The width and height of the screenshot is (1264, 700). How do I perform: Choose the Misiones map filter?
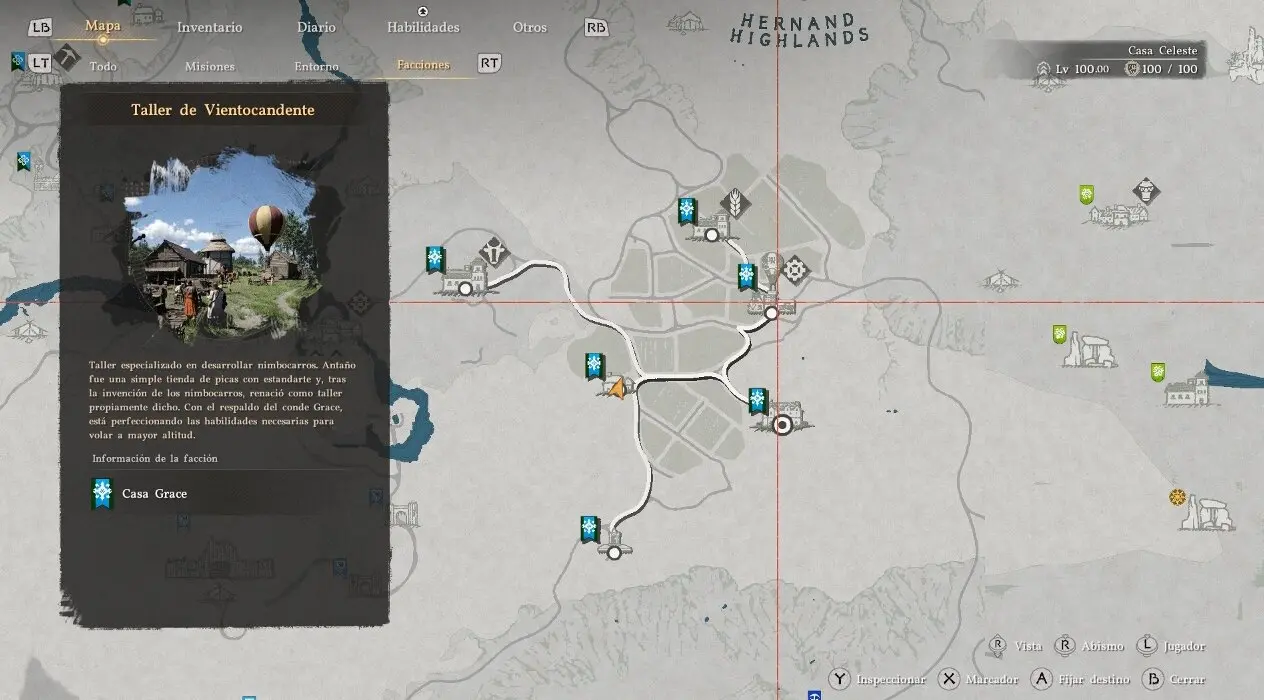point(210,66)
